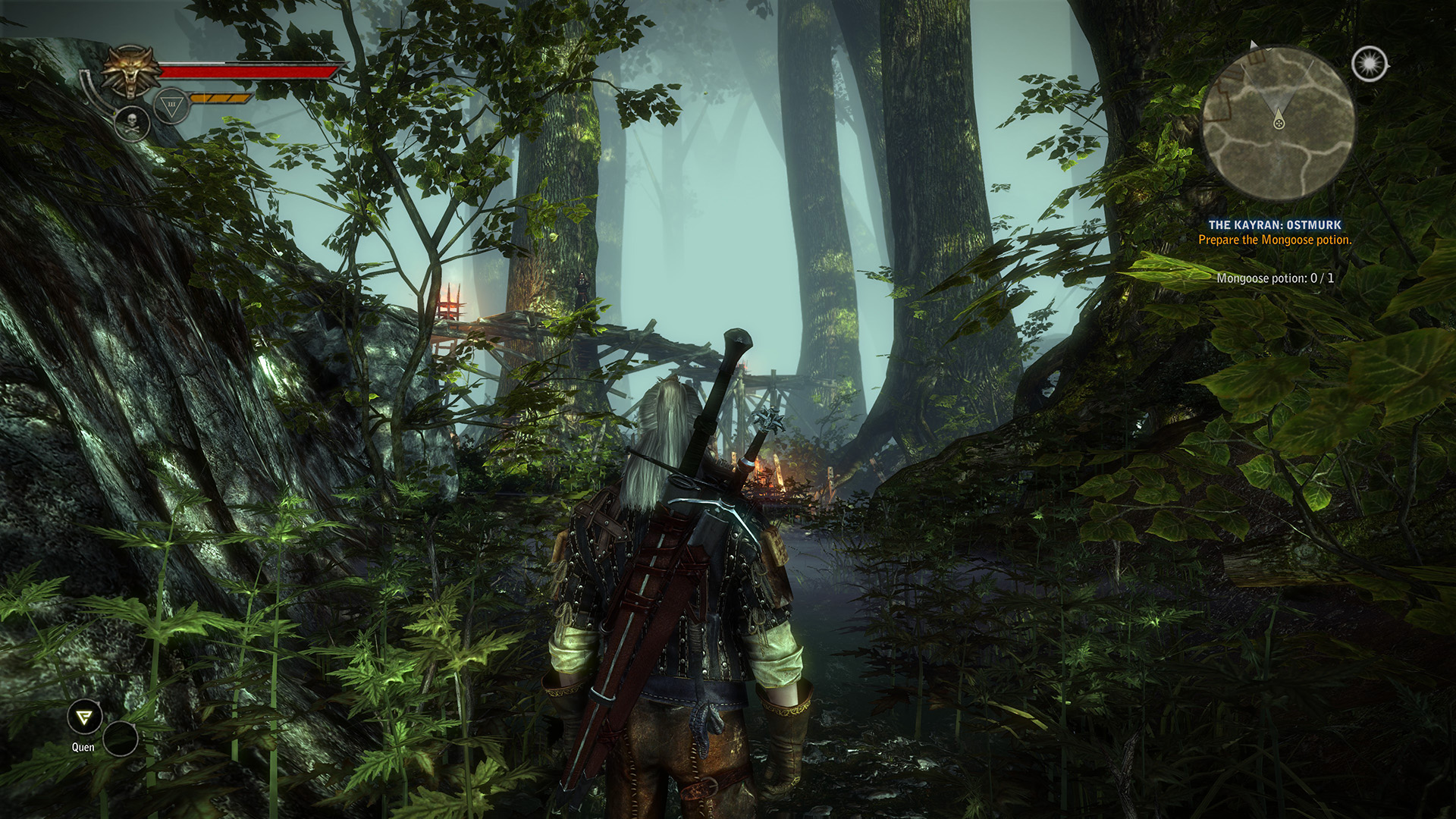Image resolution: width=1456 pixels, height=819 pixels.
Task: Click the empty quick-item slot circle
Action: pos(120,740)
